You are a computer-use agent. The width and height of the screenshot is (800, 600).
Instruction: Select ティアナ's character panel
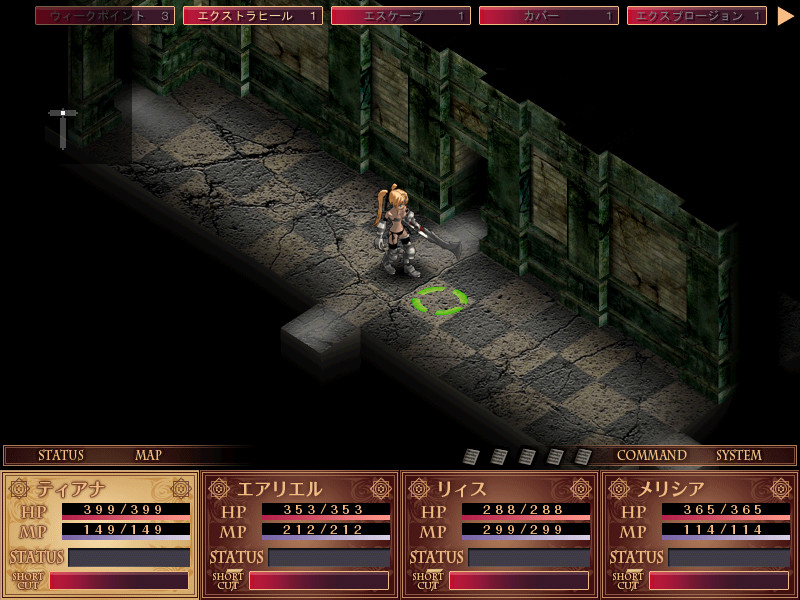[100, 489]
